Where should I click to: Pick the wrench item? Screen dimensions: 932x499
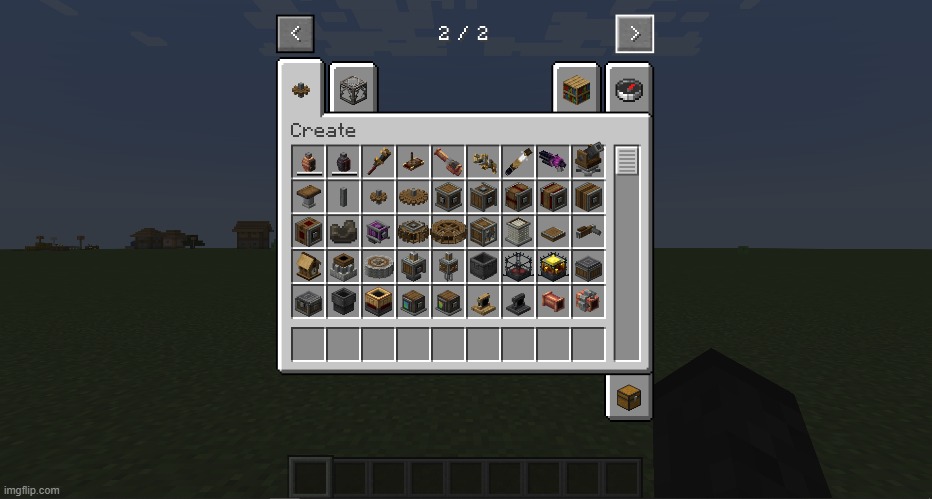pyautogui.click(x=484, y=162)
